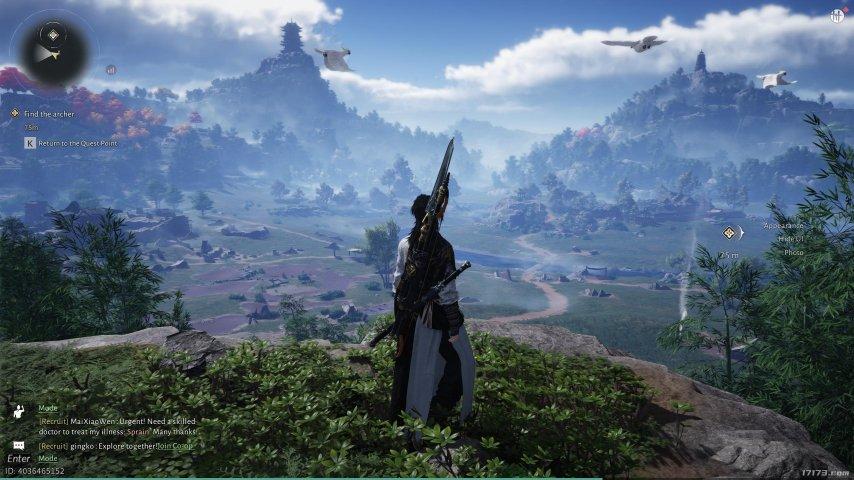The height and width of the screenshot is (480, 854).
Task: Click the 'Join Co-op' link in chat
Action: tap(173, 446)
